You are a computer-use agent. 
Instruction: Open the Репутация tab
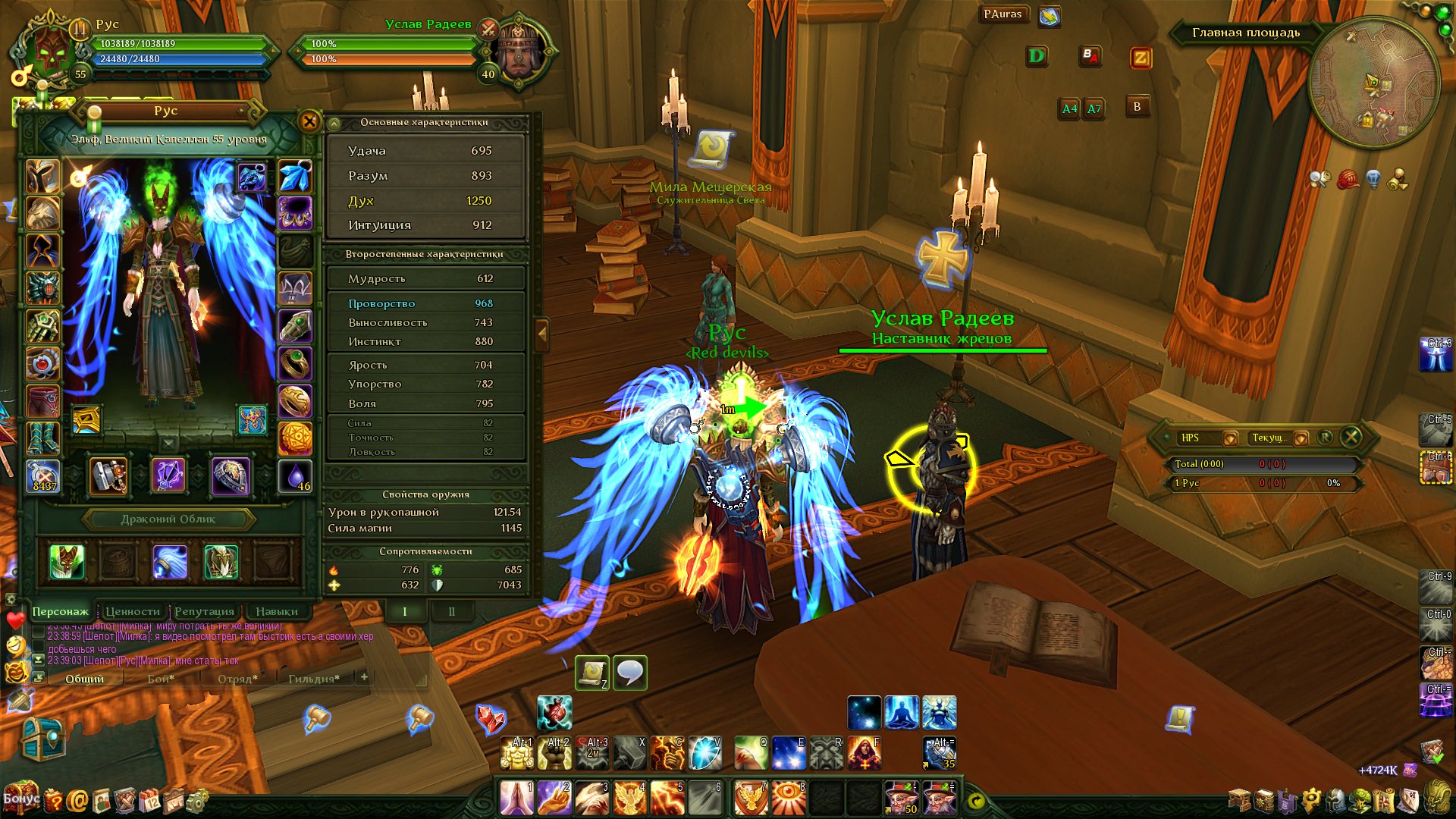[204, 611]
